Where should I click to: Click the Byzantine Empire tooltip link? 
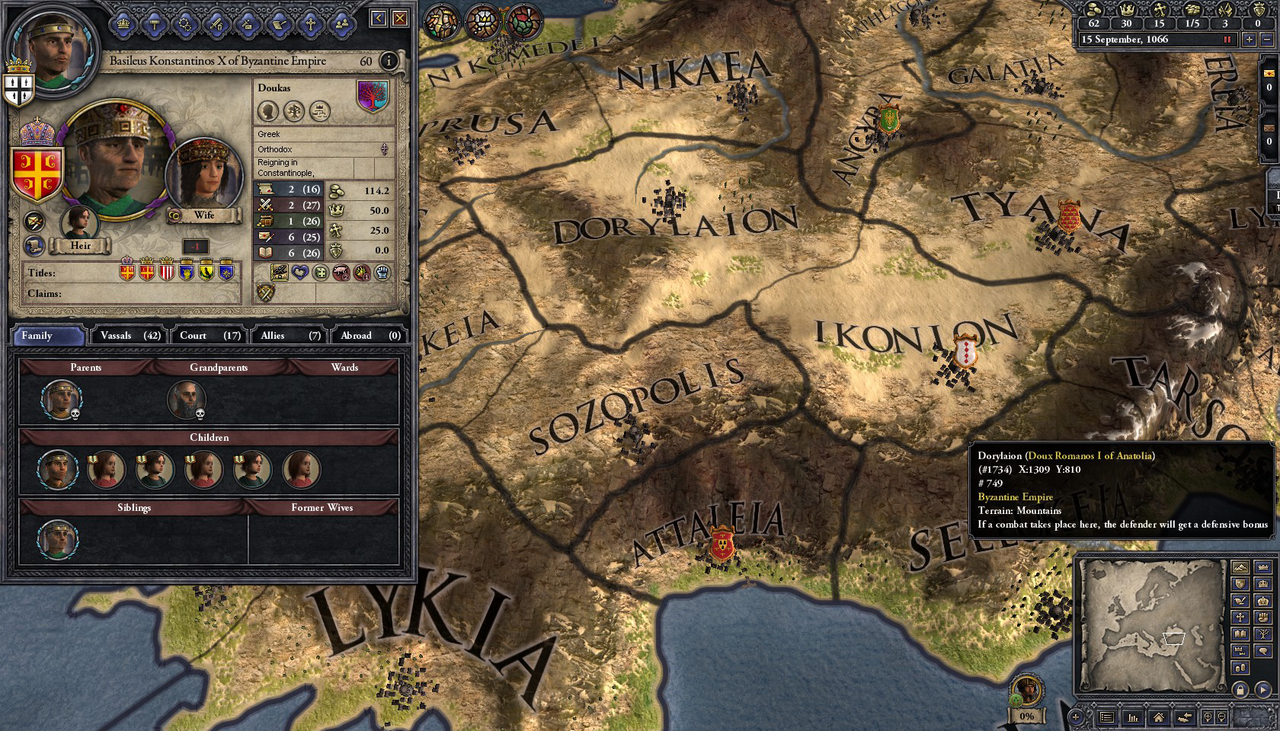pos(1016,496)
